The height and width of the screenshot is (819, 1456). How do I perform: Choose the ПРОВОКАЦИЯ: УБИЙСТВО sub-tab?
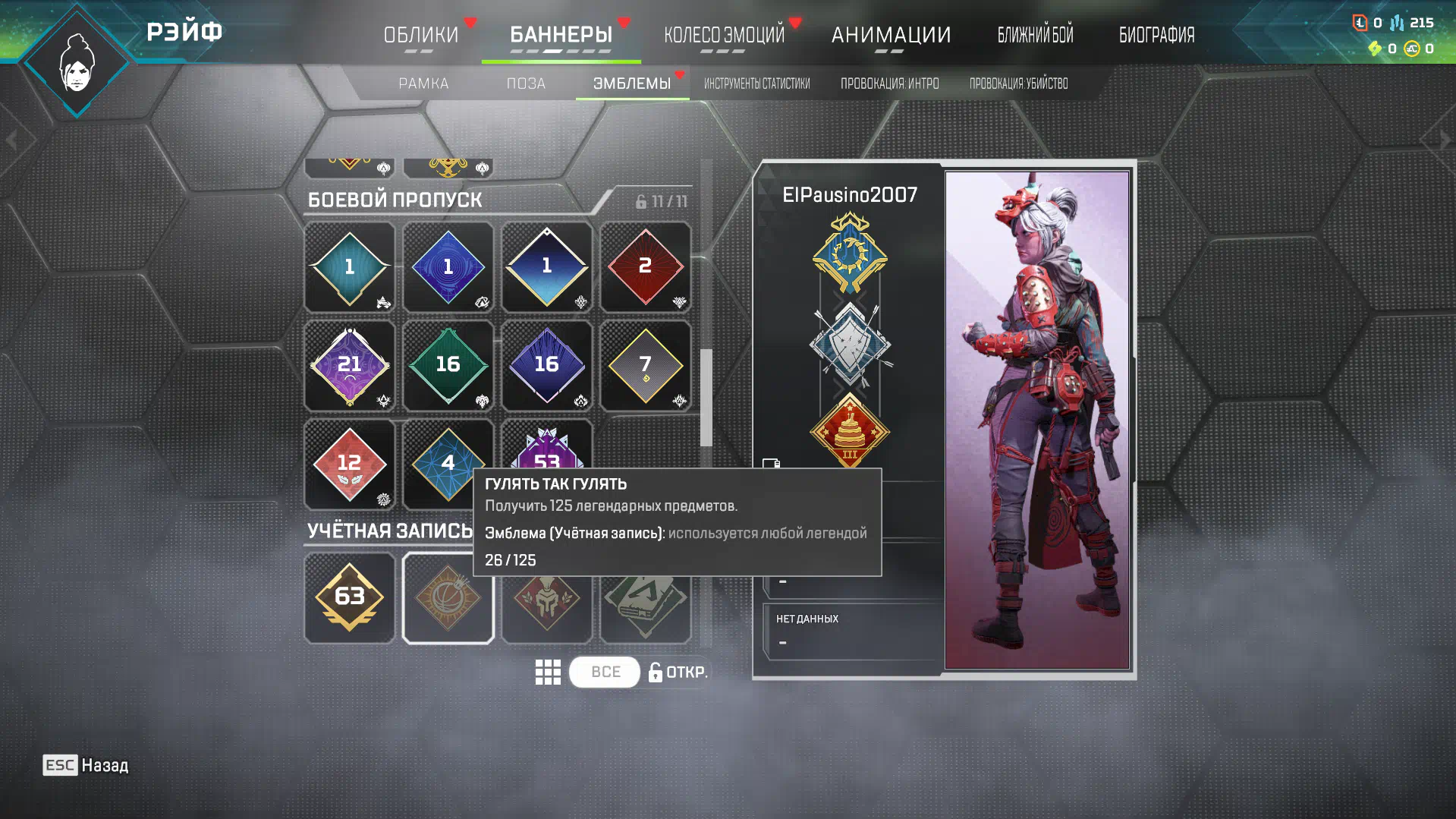[x=1018, y=83]
